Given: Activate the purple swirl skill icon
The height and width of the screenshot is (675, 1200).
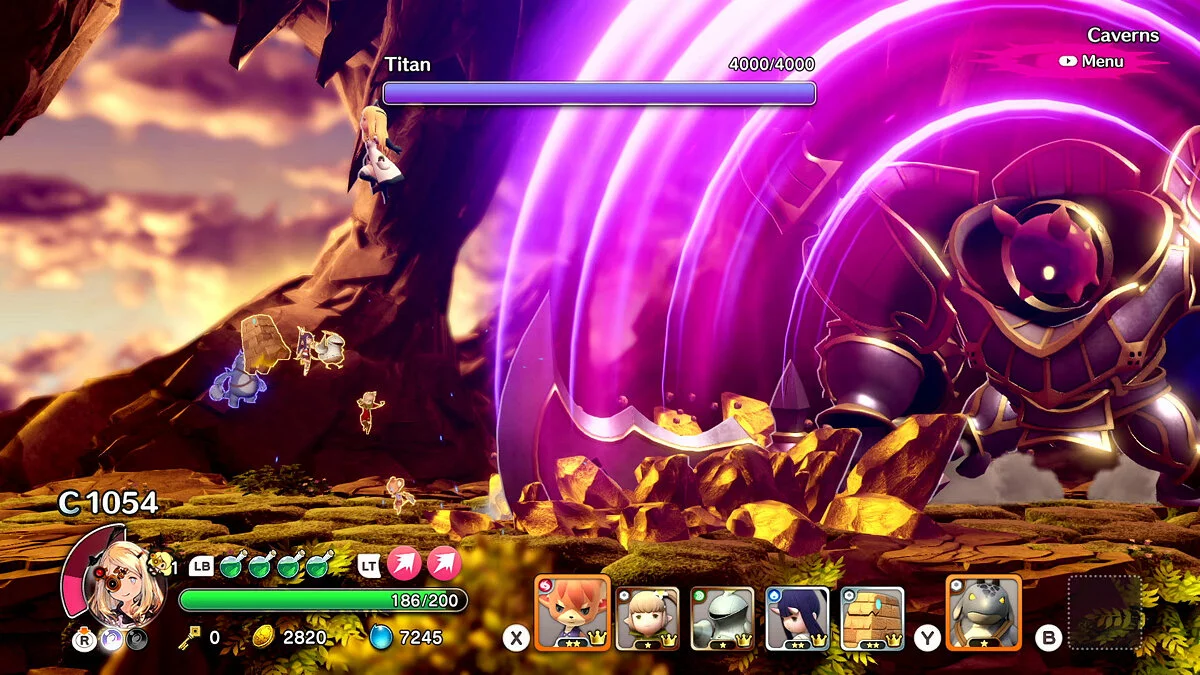Looking at the screenshot, I should click(112, 640).
